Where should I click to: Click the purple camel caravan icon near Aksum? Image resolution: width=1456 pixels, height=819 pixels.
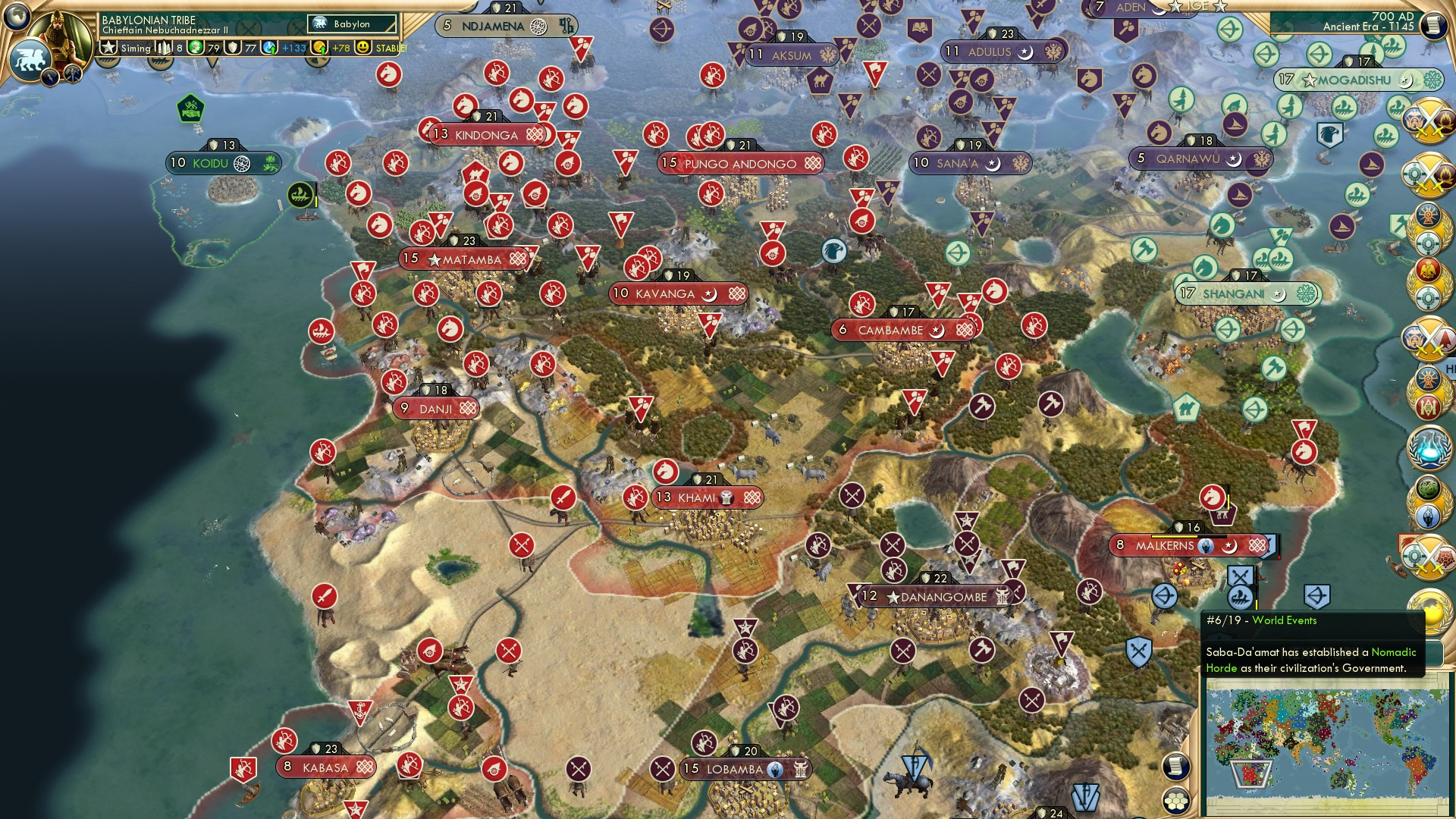tap(820, 81)
